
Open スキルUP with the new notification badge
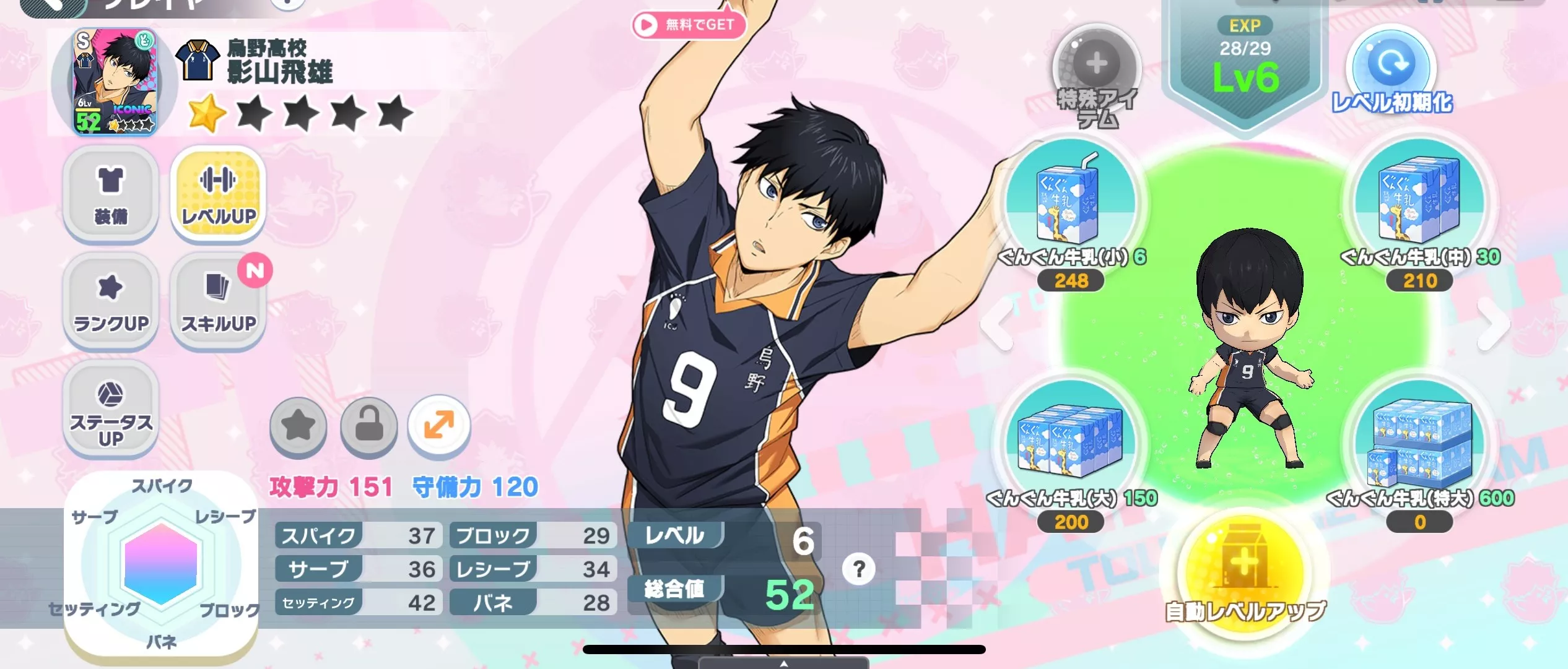pos(218,301)
